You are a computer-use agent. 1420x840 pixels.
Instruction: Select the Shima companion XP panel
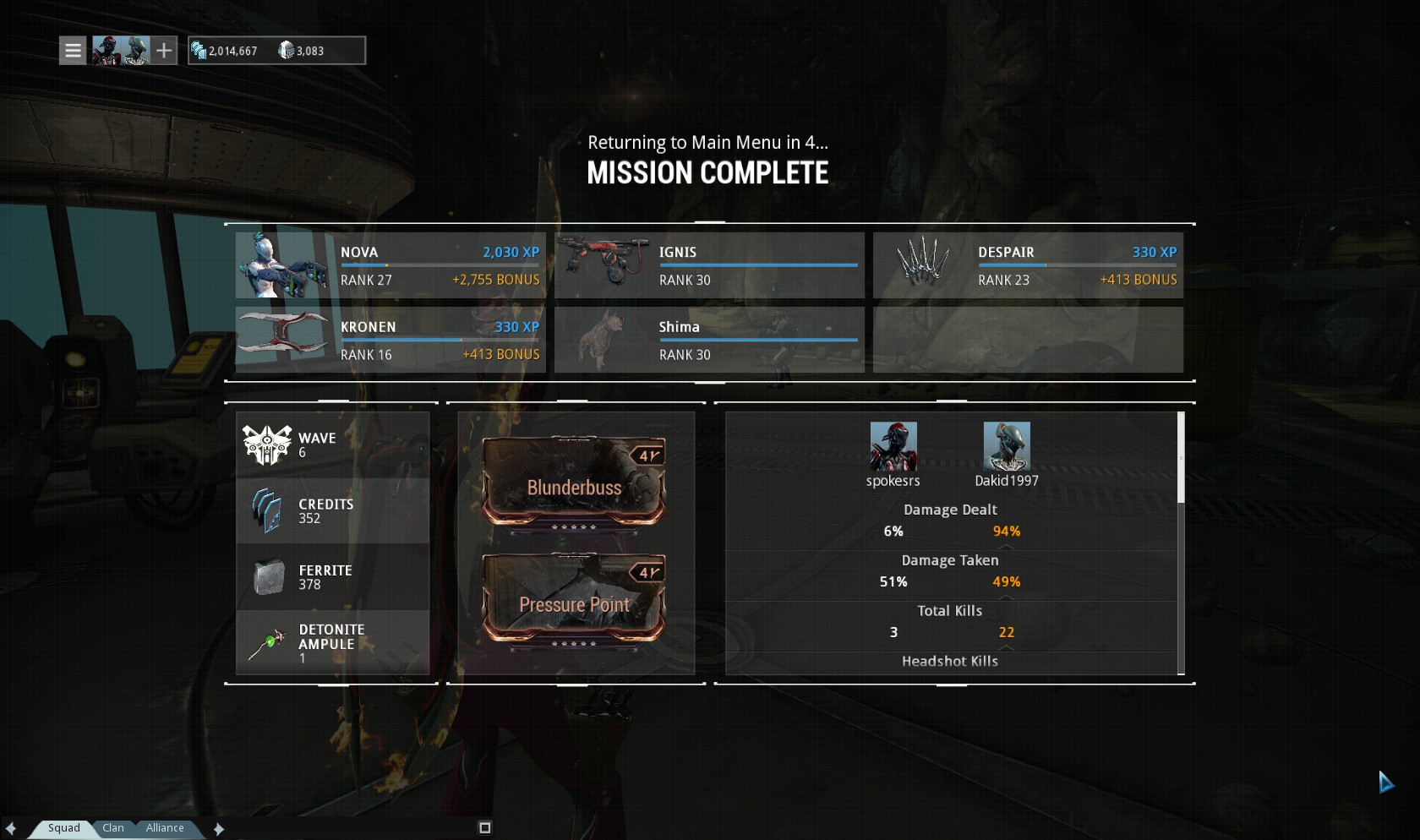click(709, 340)
